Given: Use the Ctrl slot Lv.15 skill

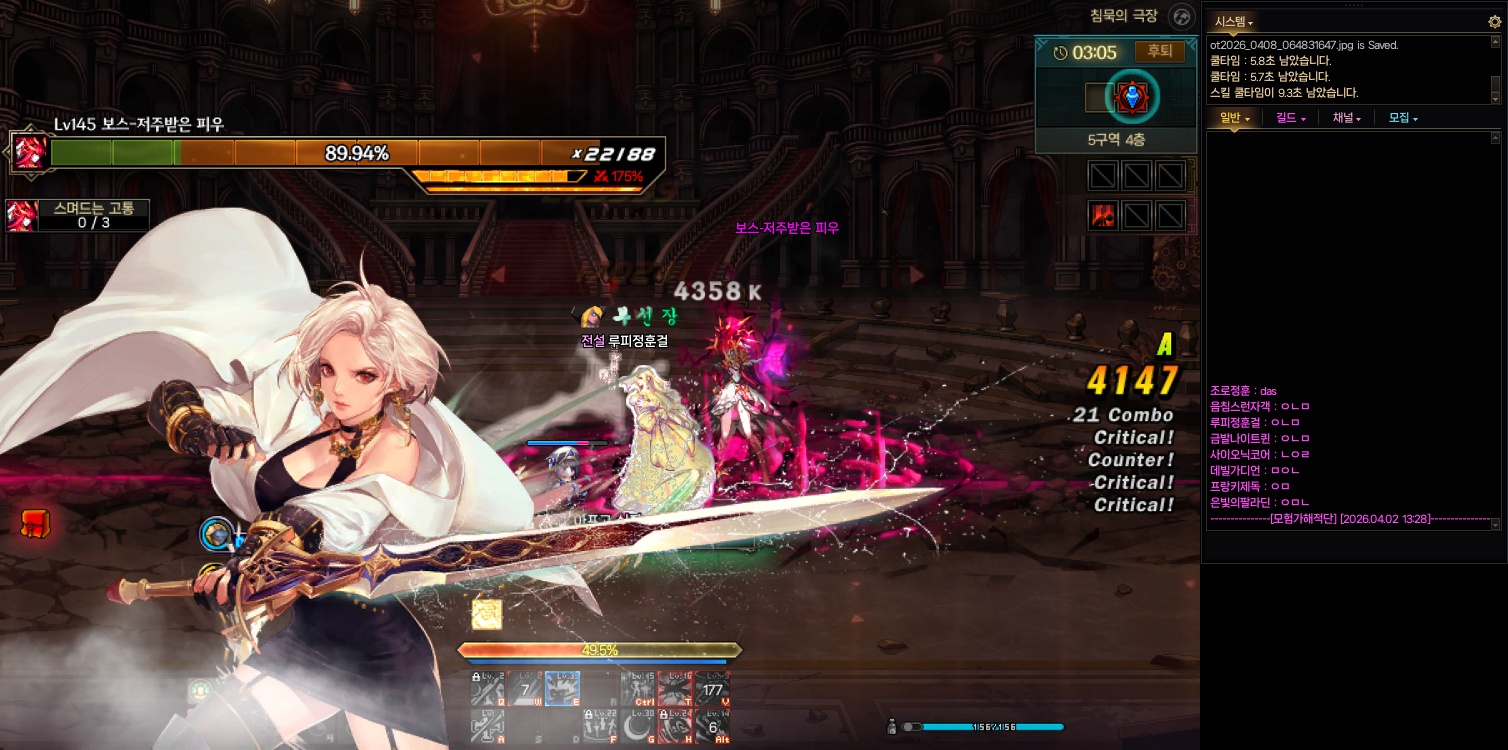Looking at the screenshot, I should coord(637,688).
